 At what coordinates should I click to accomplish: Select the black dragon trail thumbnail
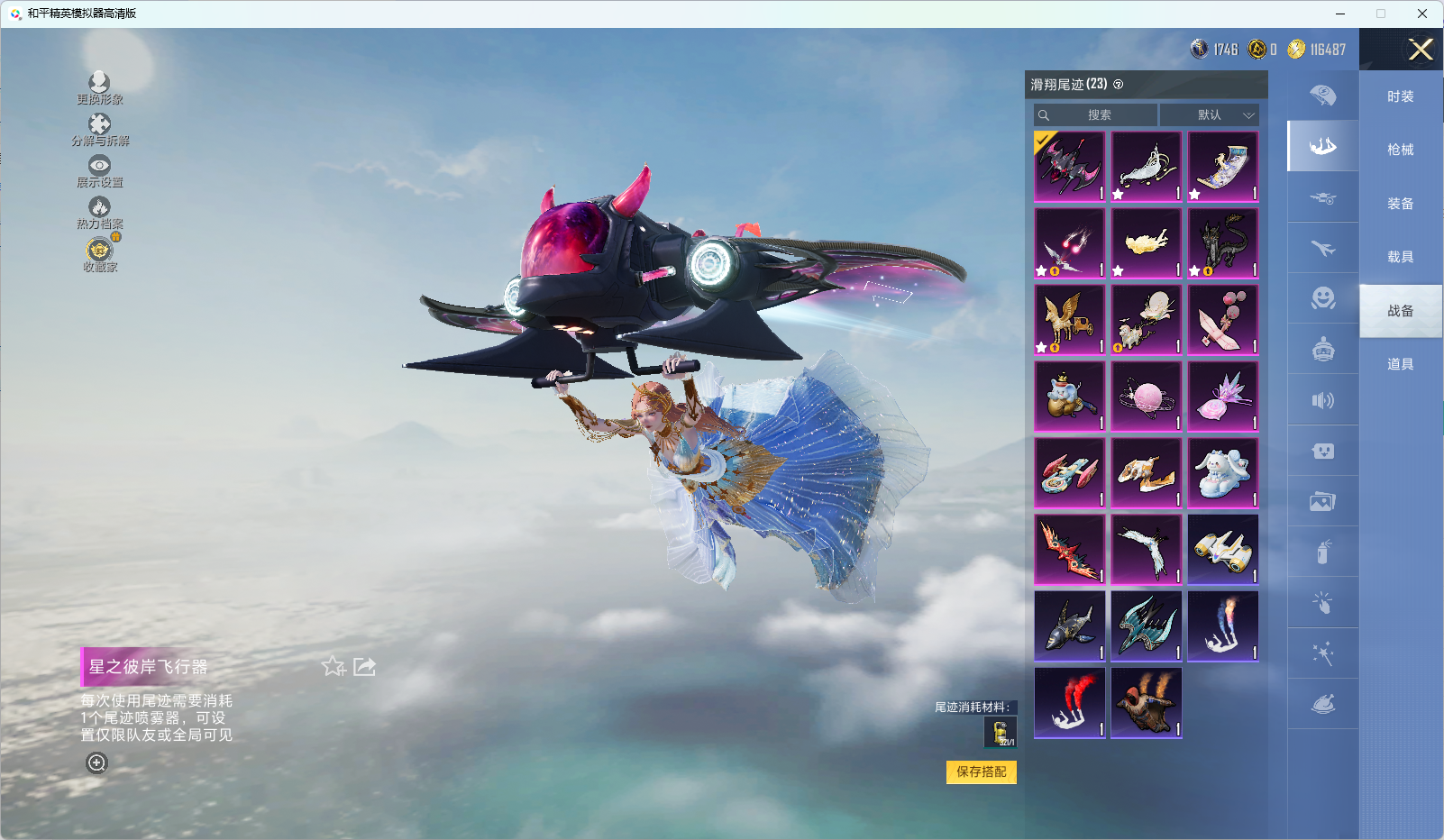point(1223,243)
